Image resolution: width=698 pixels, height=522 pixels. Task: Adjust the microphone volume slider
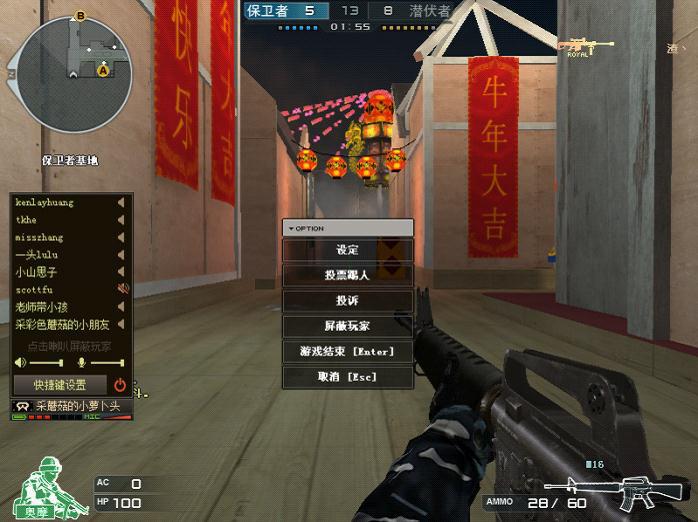tap(105, 362)
